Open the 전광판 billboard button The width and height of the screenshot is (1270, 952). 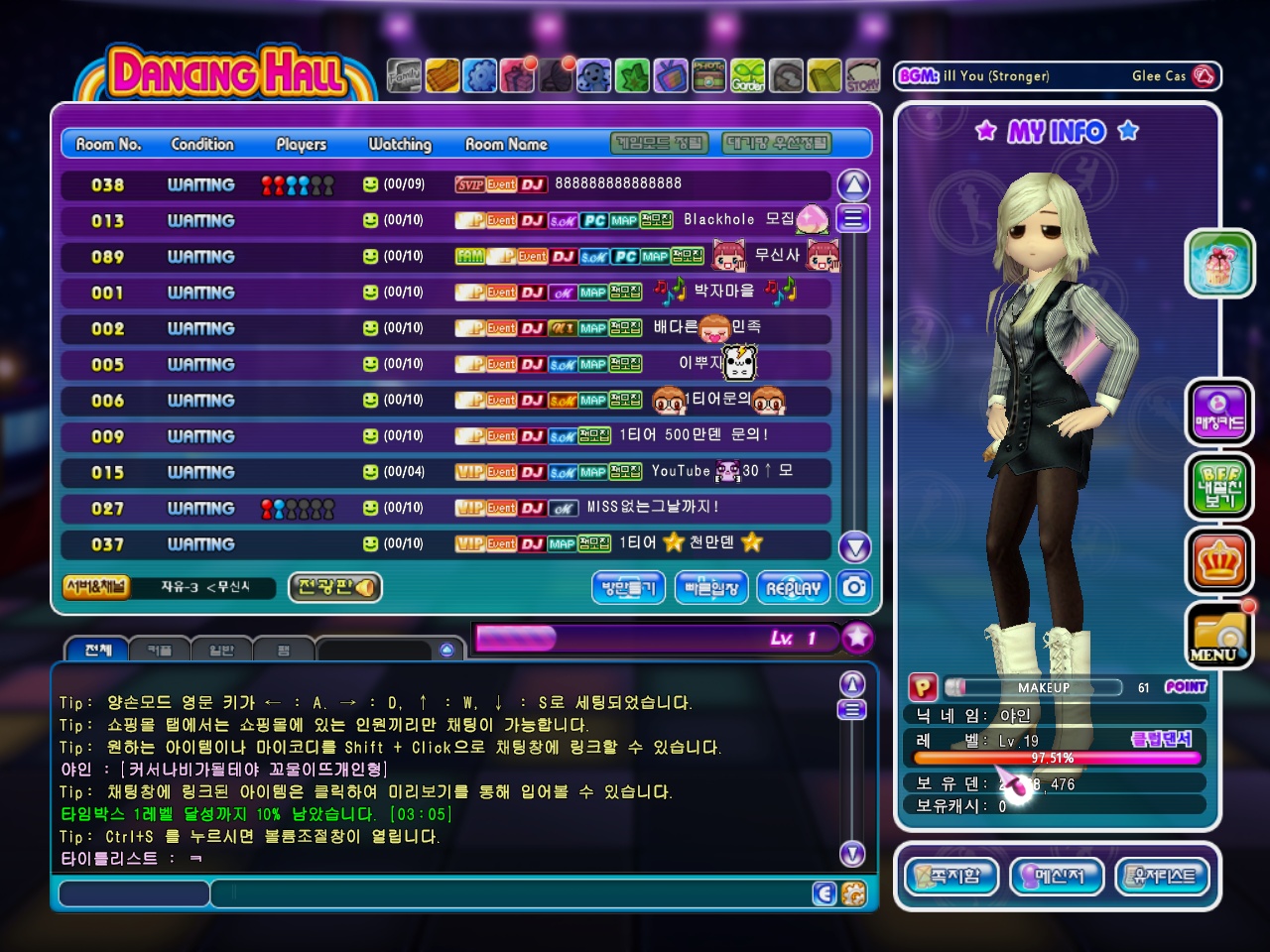(335, 587)
